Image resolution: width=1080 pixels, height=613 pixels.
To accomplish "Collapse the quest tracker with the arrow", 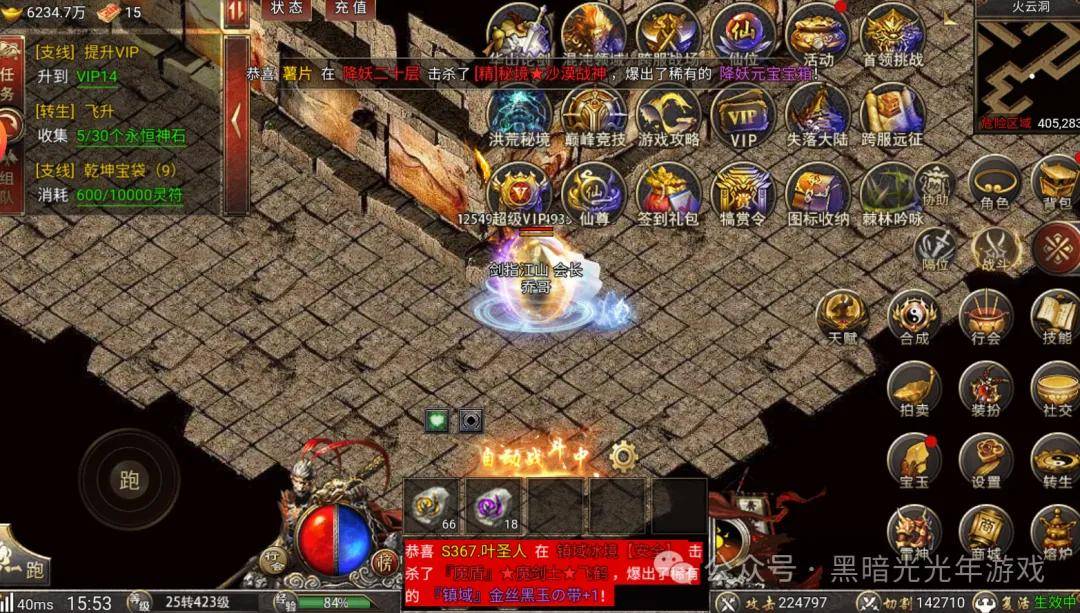I will [236, 120].
